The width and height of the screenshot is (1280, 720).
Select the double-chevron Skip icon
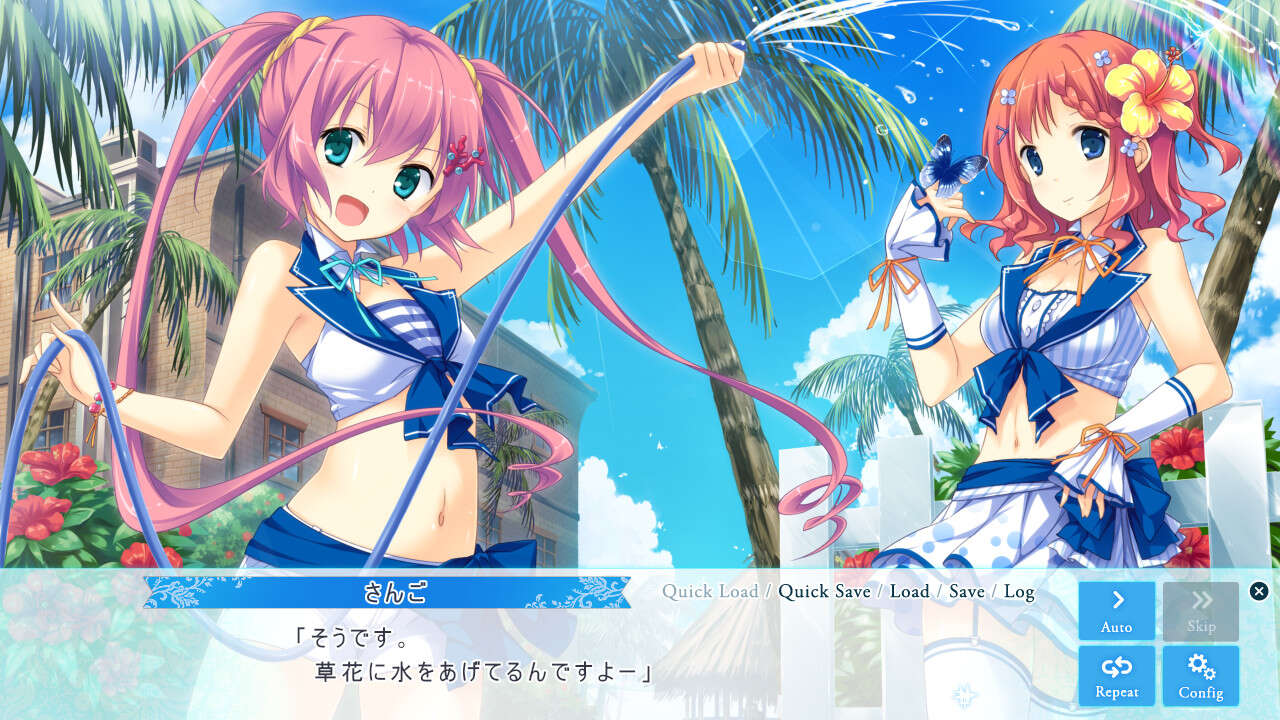[1200, 600]
